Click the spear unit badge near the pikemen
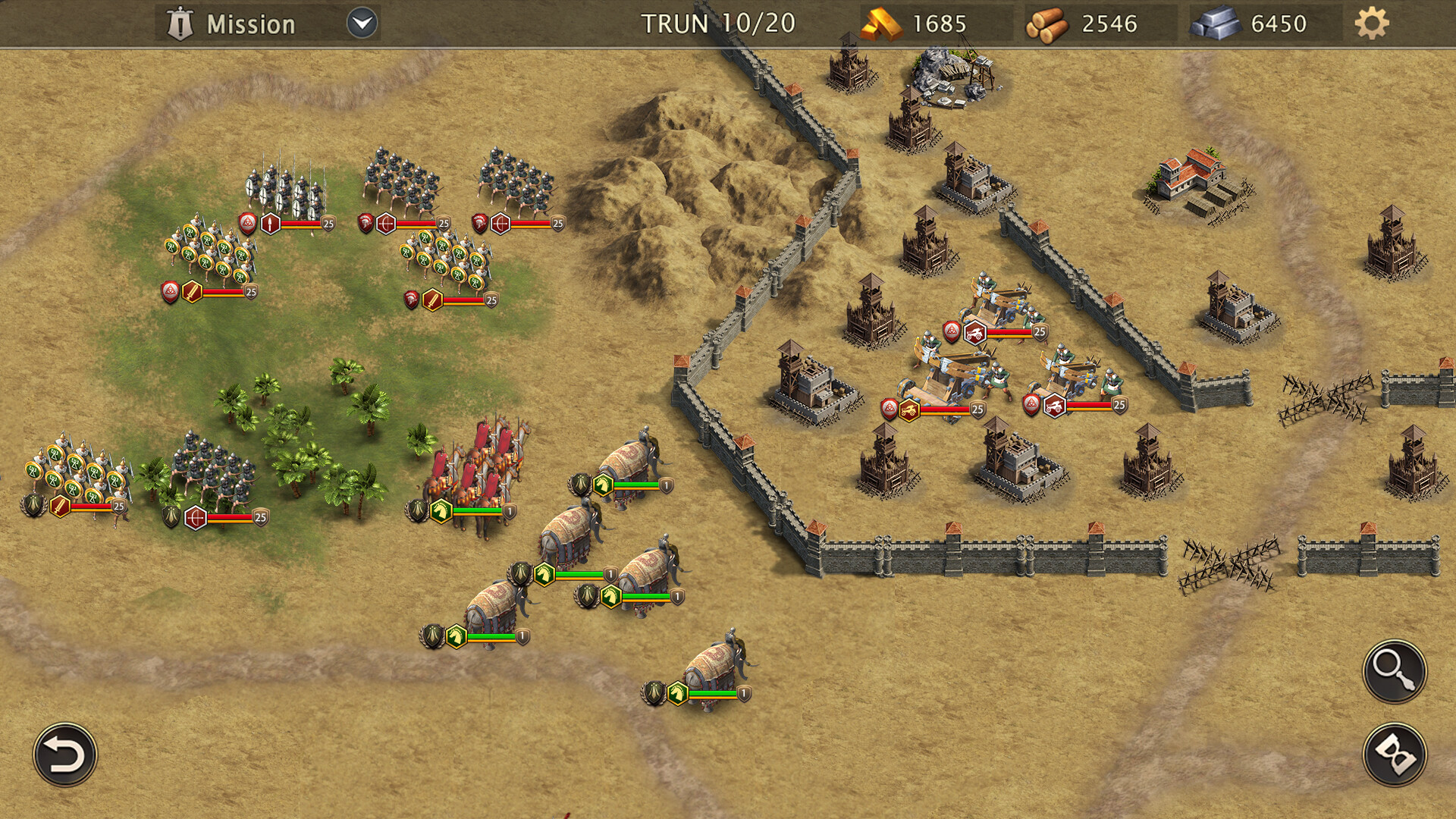Image resolution: width=1456 pixels, height=819 pixels. [271, 224]
